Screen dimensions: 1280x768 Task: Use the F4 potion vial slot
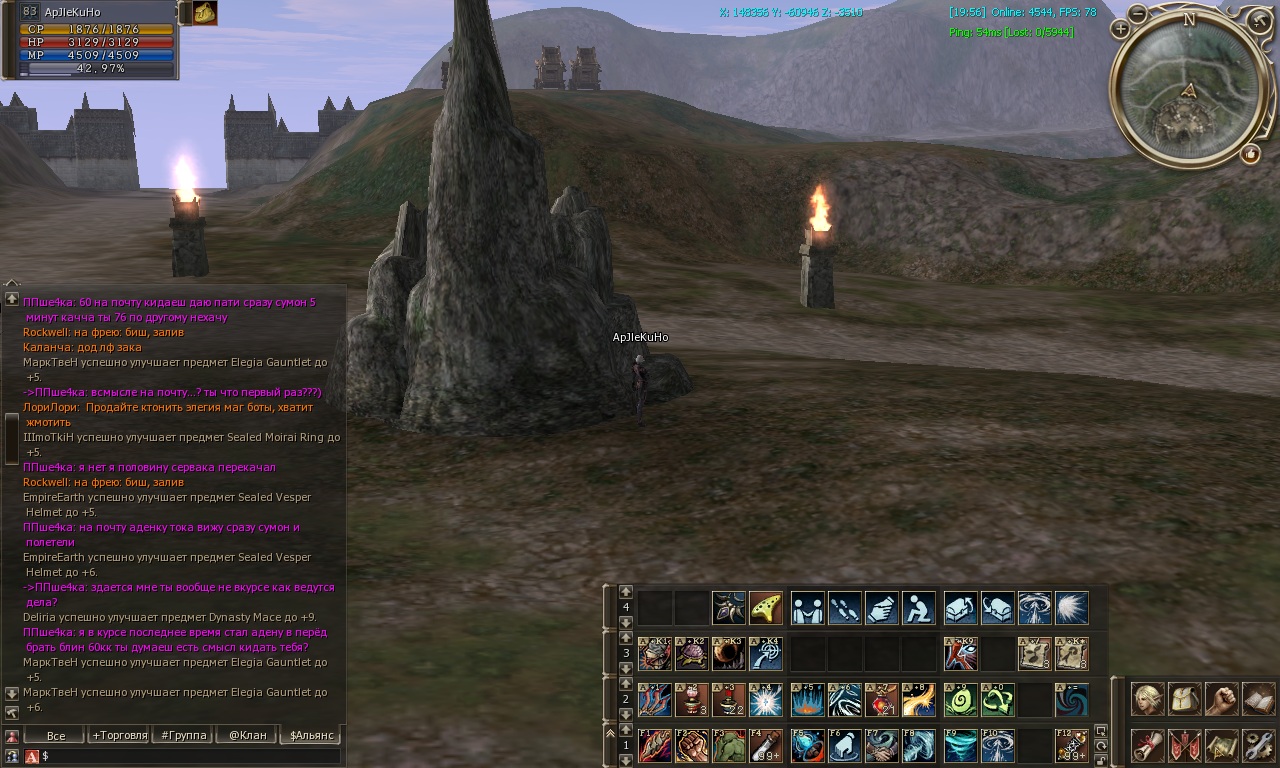pyautogui.click(x=765, y=745)
